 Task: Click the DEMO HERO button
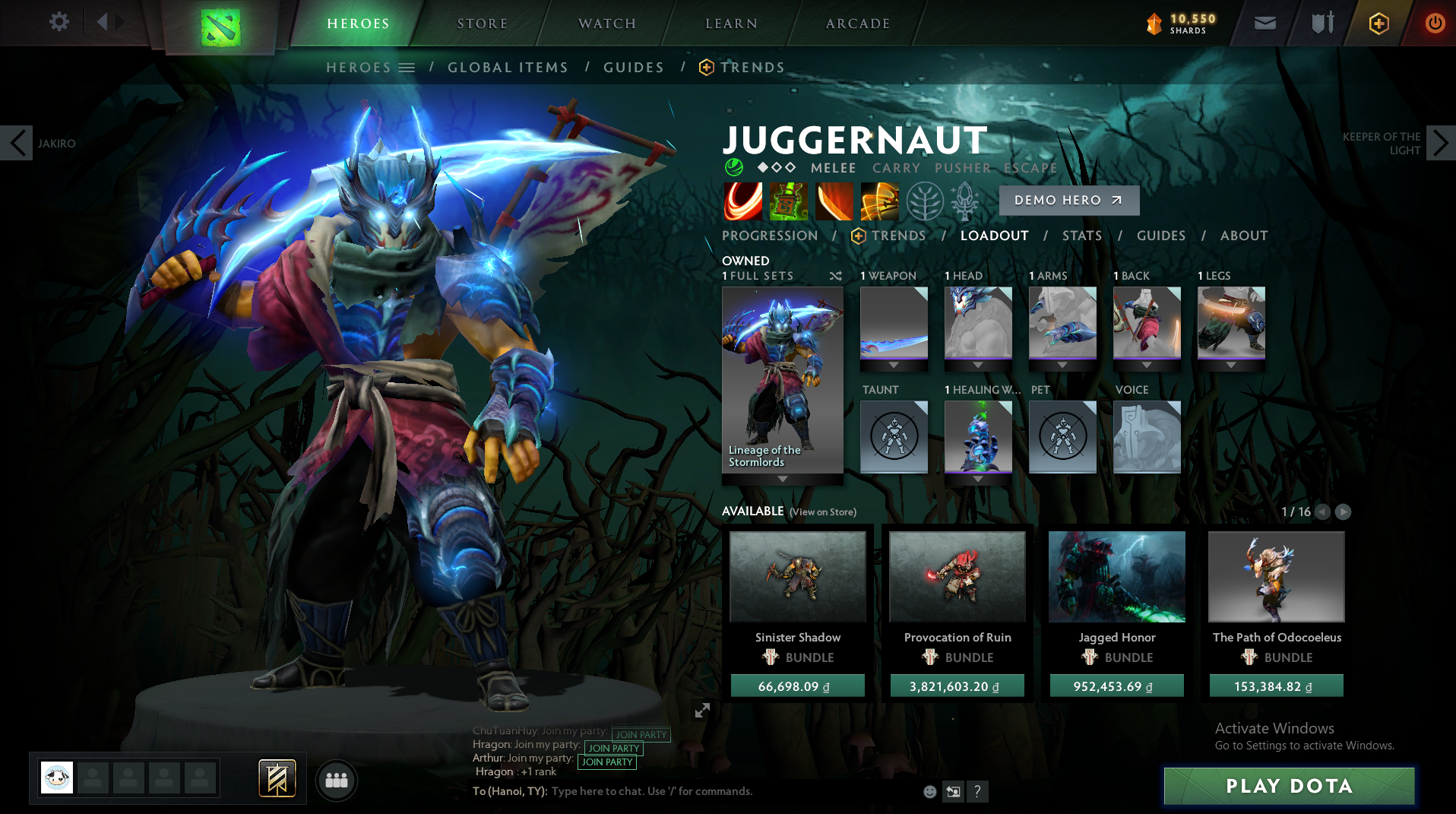coord(1068,200)
